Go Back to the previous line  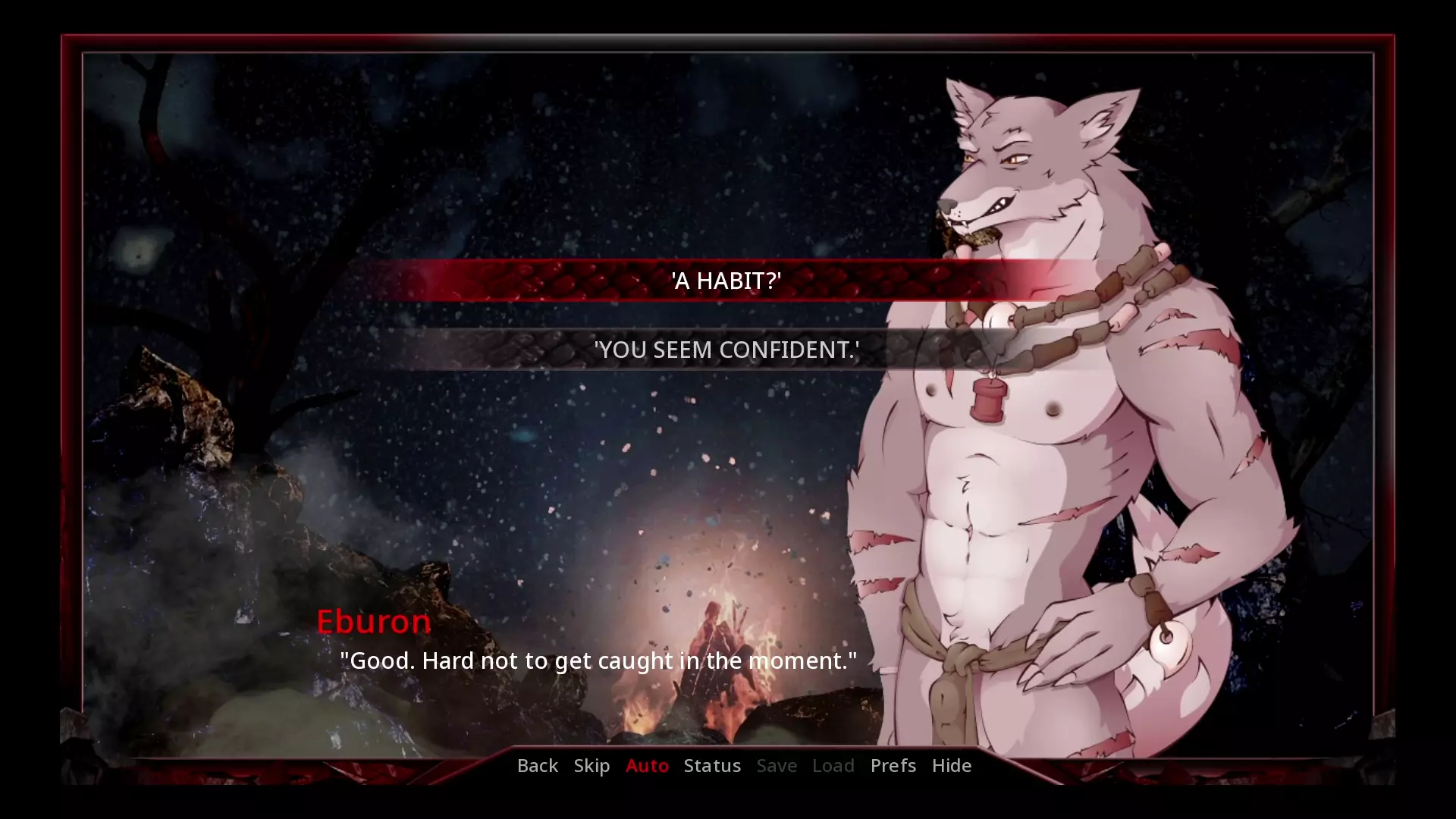pyautogui.click(x=537, y=766)
